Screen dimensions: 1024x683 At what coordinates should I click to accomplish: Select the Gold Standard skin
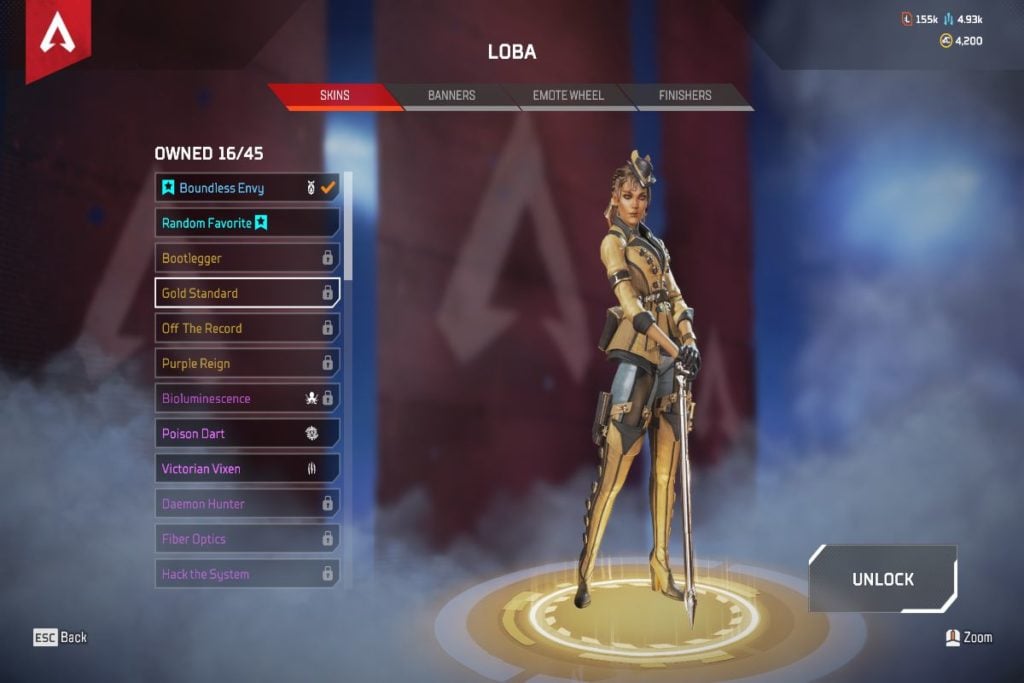coord(247,293)
